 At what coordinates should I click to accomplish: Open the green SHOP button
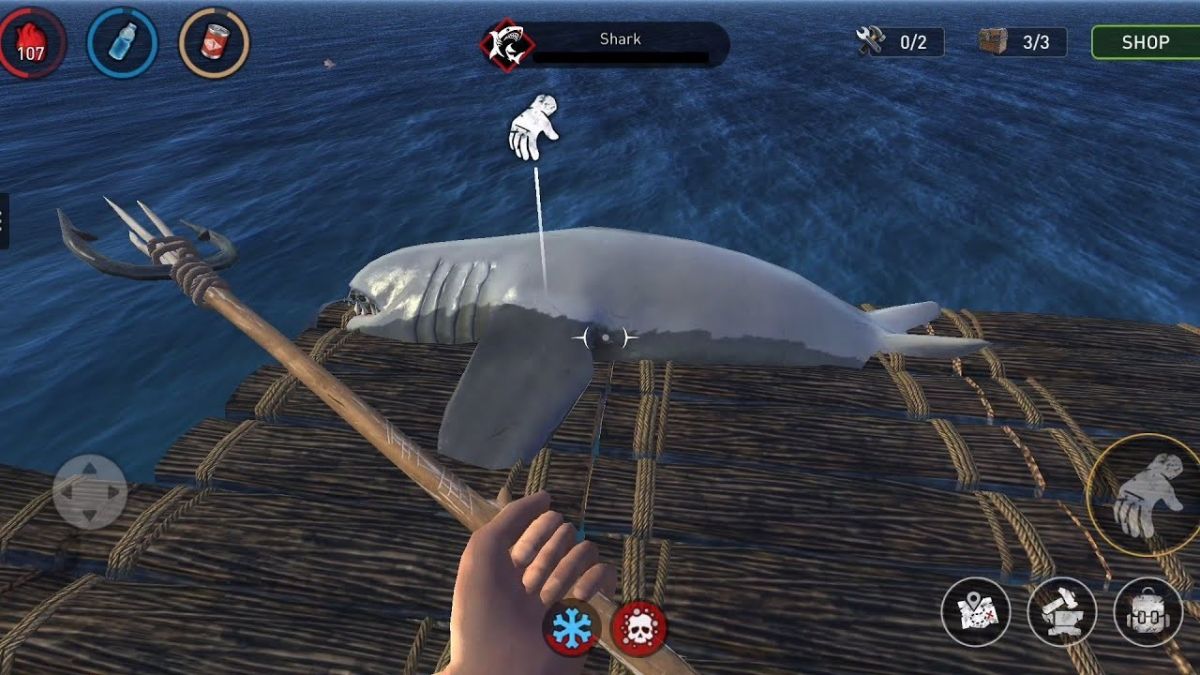coord(1145,42)
